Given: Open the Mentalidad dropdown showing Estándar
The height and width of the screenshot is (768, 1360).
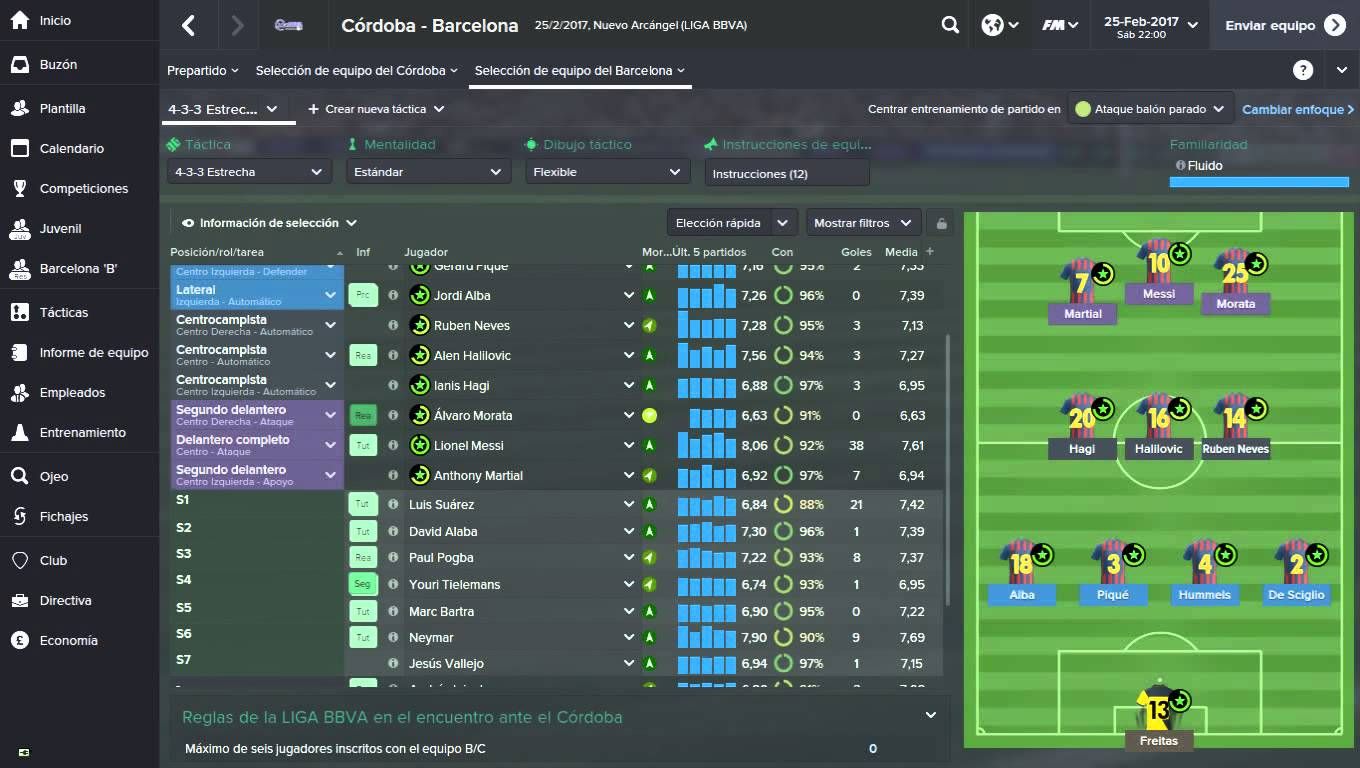Looking at the screenshot, I should (x=428, y=171).
